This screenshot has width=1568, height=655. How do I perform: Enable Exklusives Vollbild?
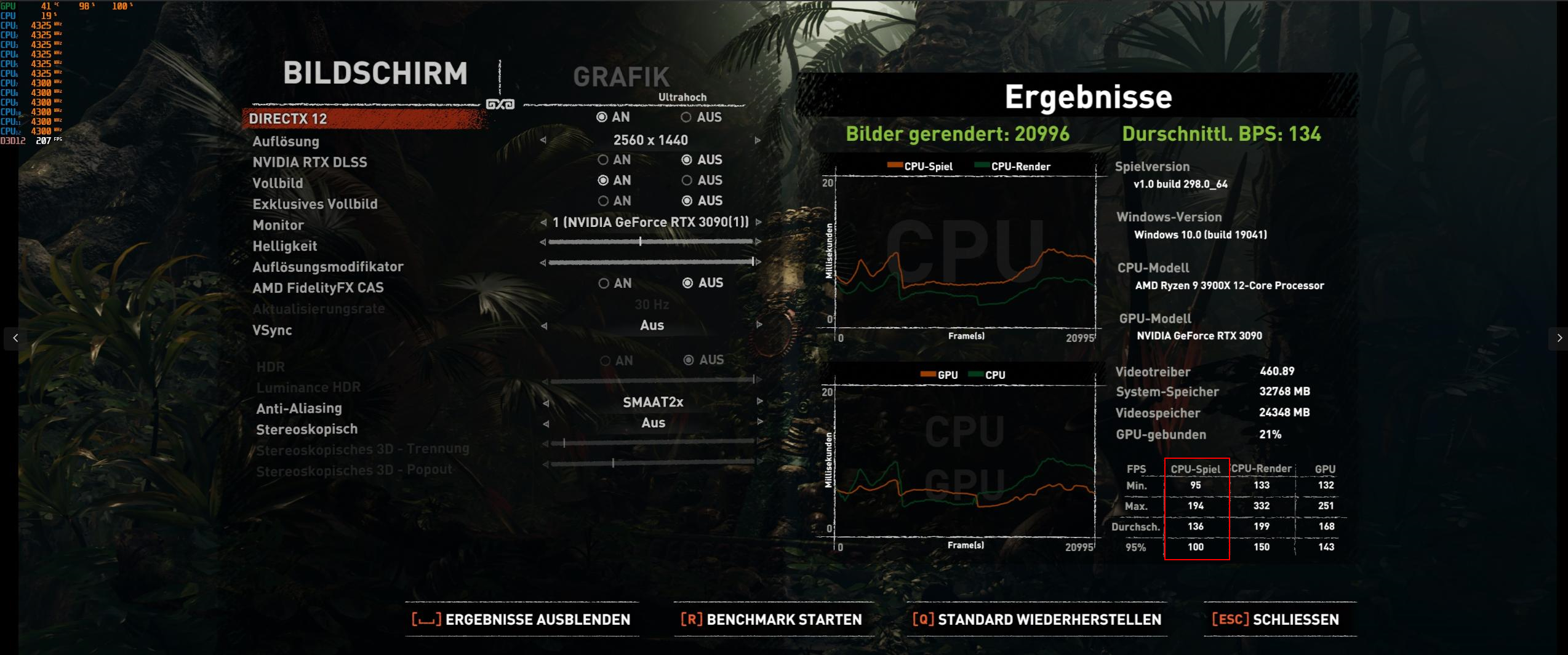pyautogui.click(x=602, y=201)
